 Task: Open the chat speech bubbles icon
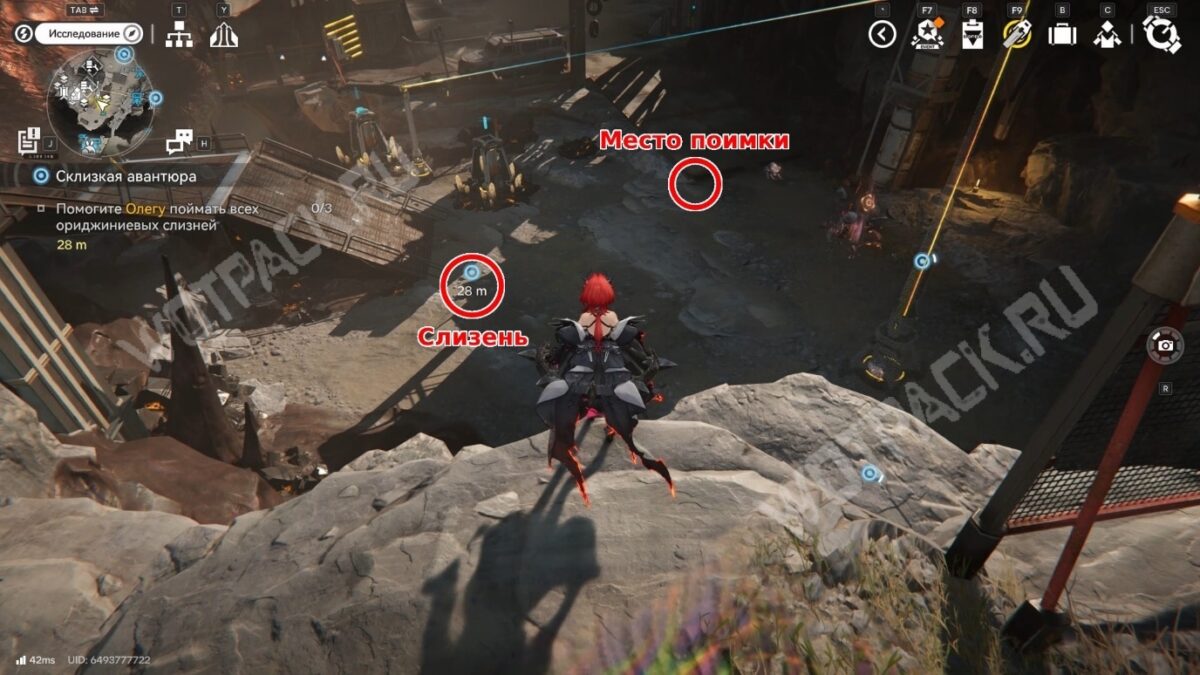[x=179, y=142]
